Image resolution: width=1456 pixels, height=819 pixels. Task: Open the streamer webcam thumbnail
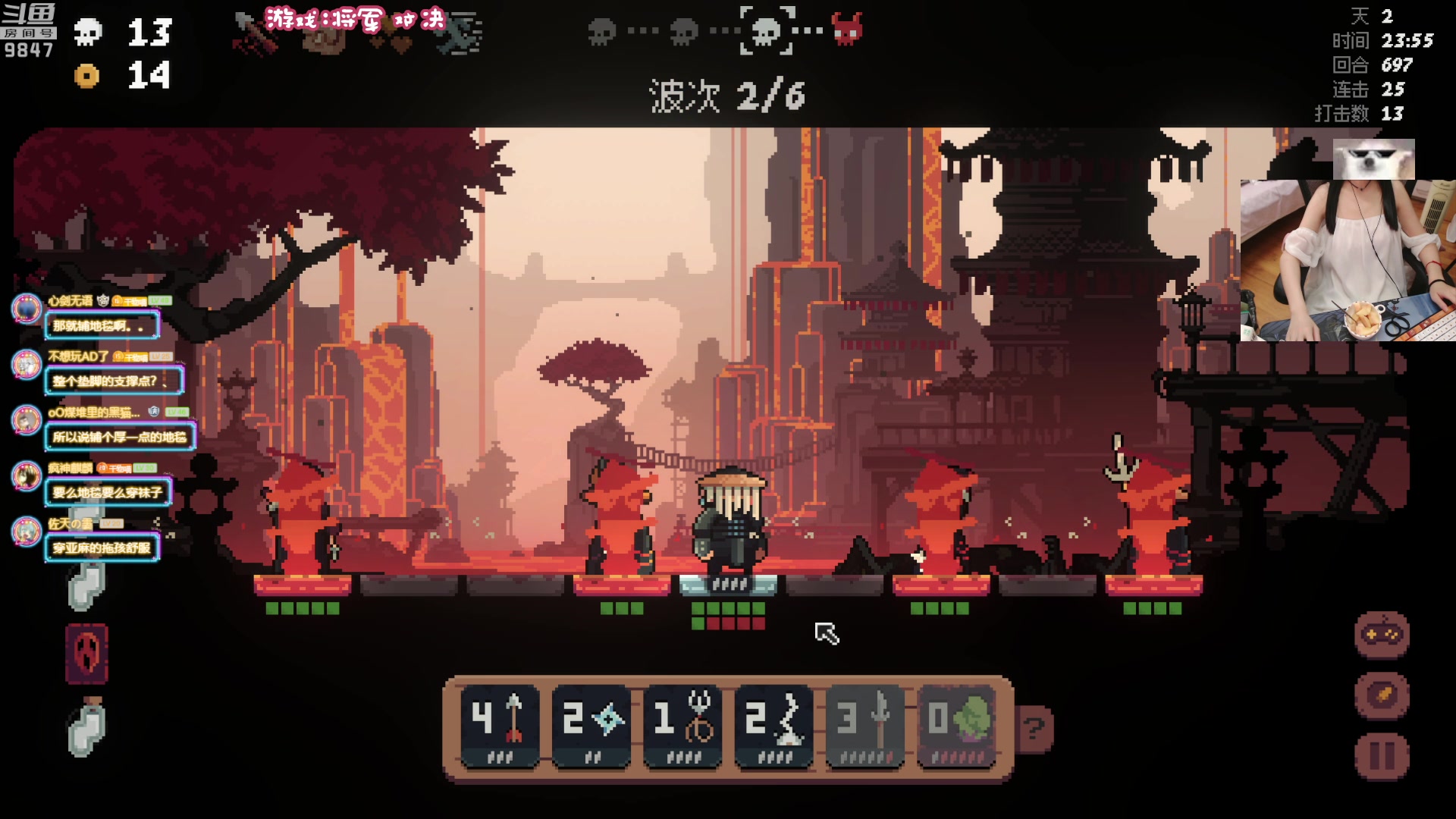pyautogui.click(x=1348, y=259)
